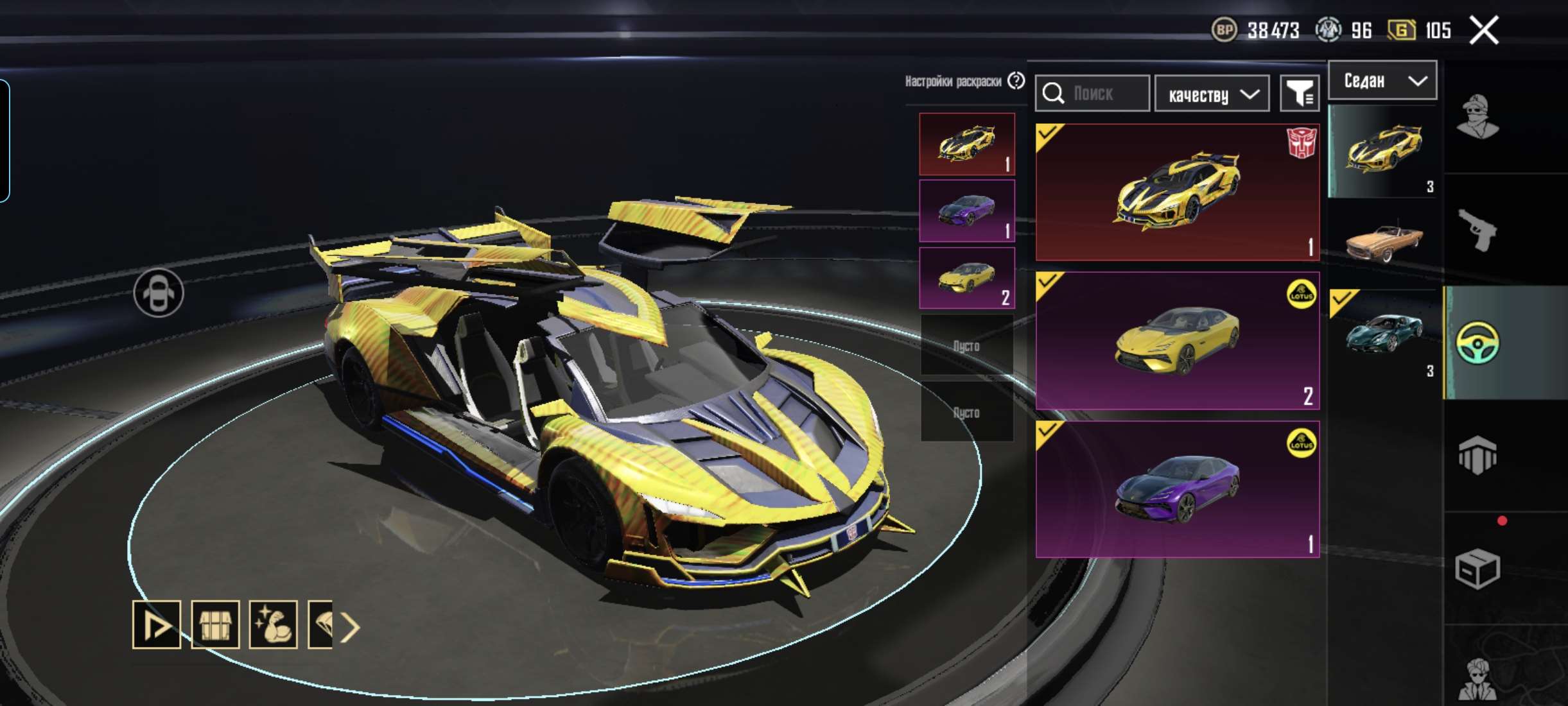Screen dimensions: 1568x706
Task: Select the orange convertible vehicle thumbnail
Action: tap(1384, 242)
